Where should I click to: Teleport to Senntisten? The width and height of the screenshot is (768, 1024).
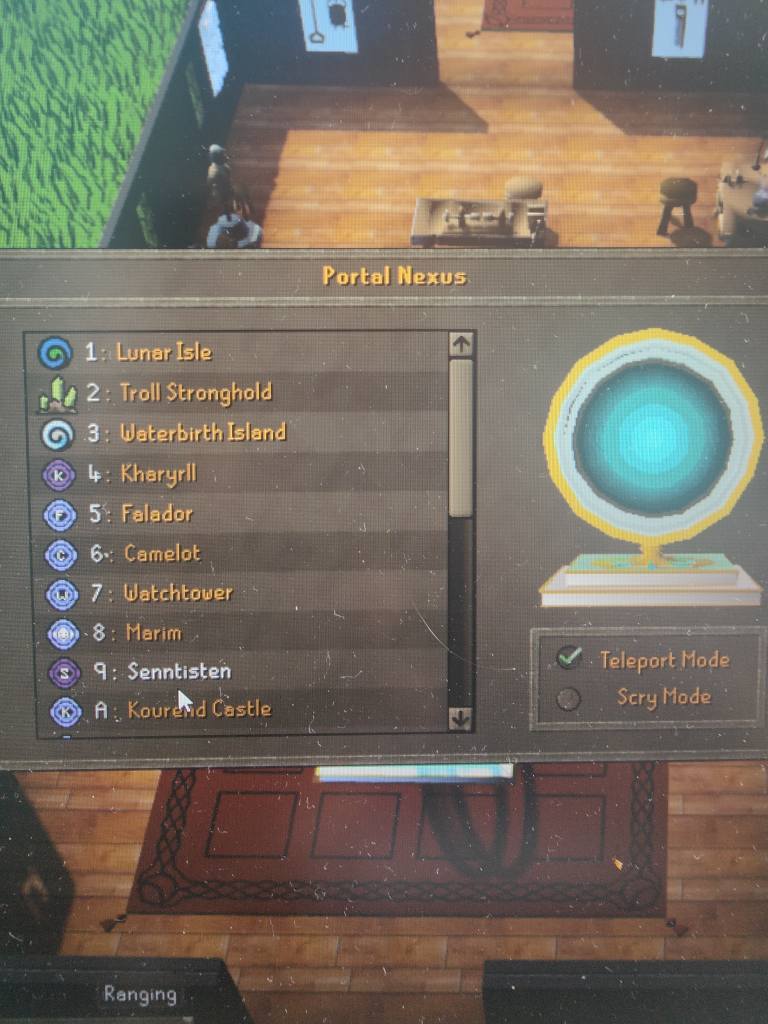tap(178, 671)
